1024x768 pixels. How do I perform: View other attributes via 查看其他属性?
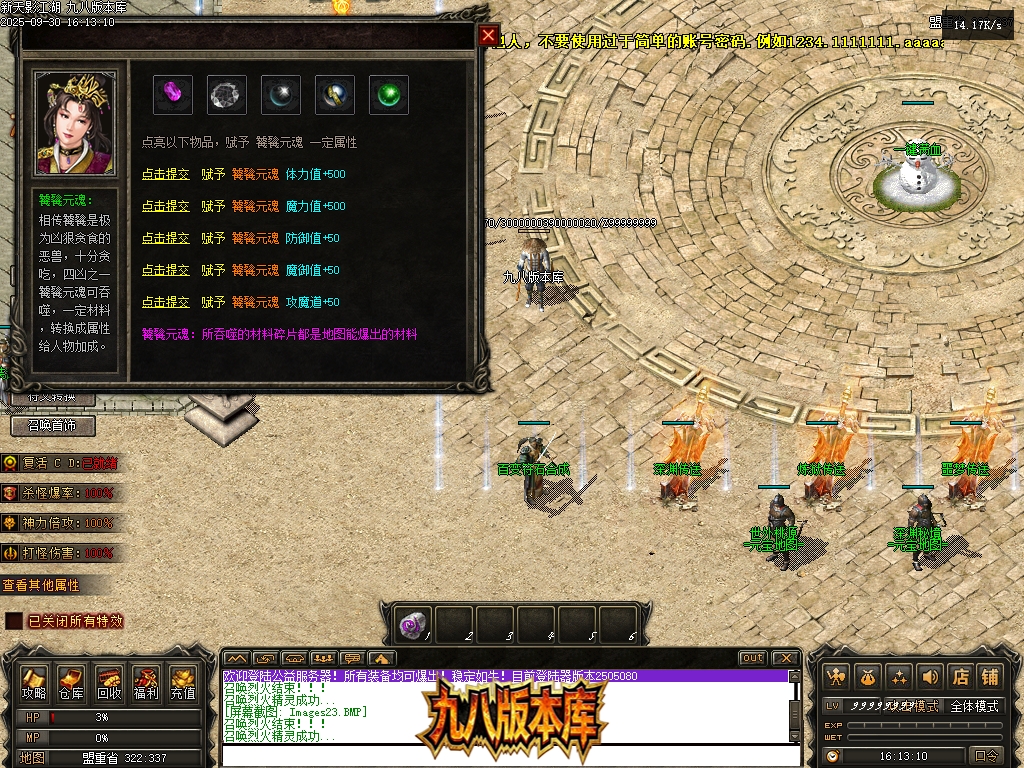(41, 585)
